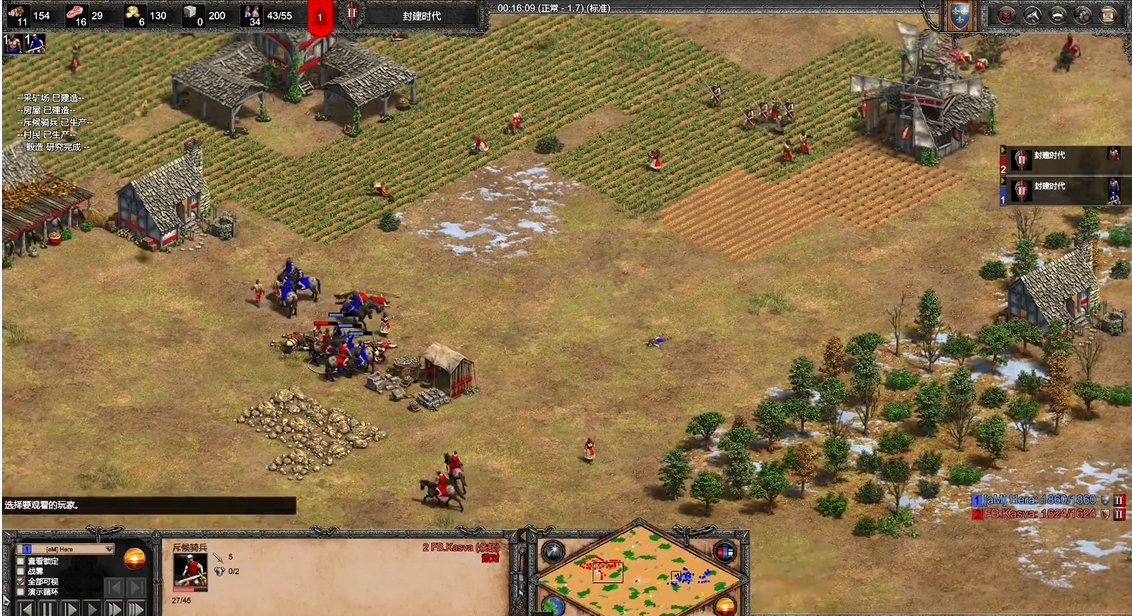The image size is (1132, 616).
Task: Toggle the 查看锁定 checkbox
Action: pos(21,561)
